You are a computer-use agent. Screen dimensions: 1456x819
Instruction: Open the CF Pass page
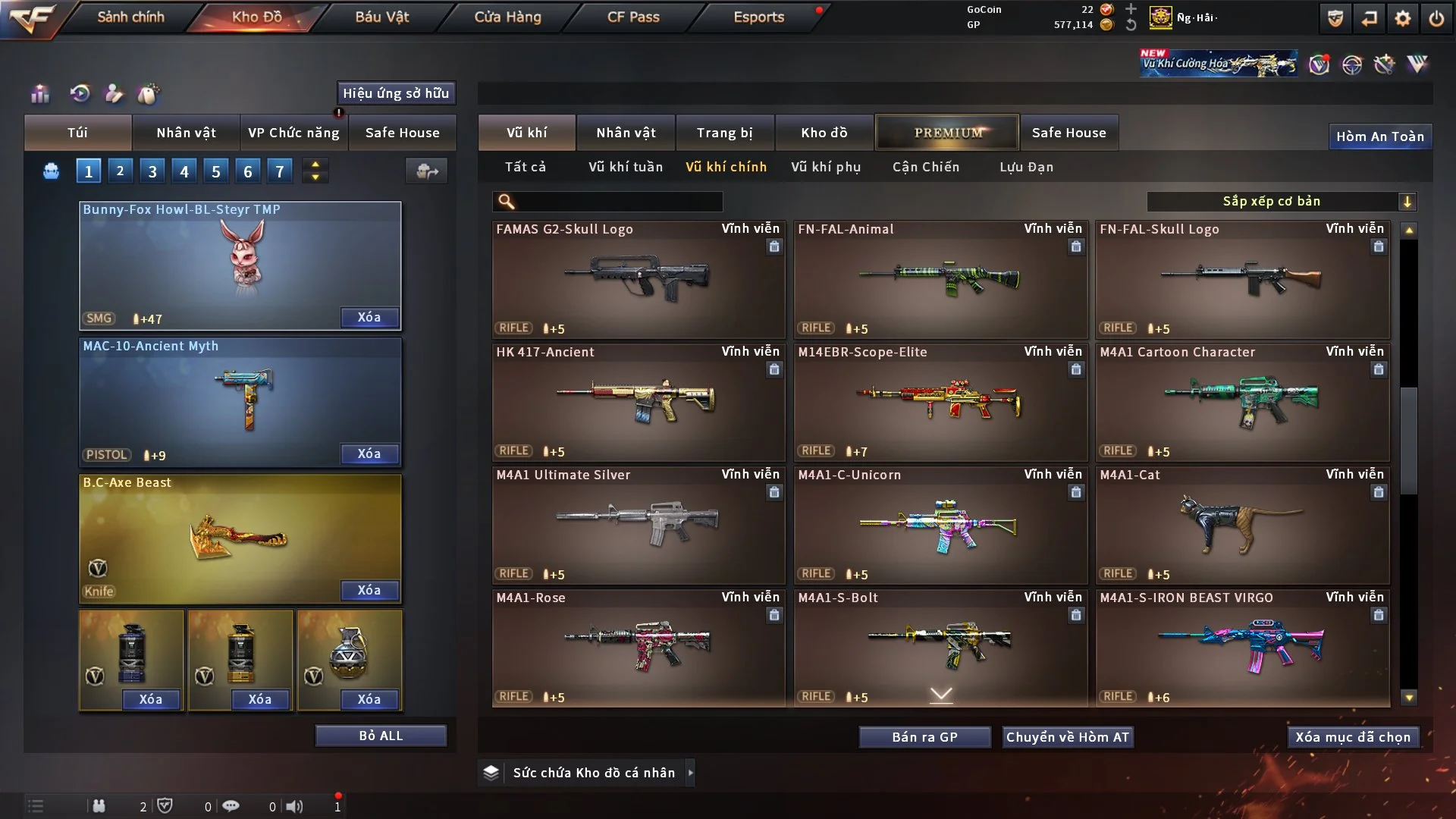(x=633, y=17)
